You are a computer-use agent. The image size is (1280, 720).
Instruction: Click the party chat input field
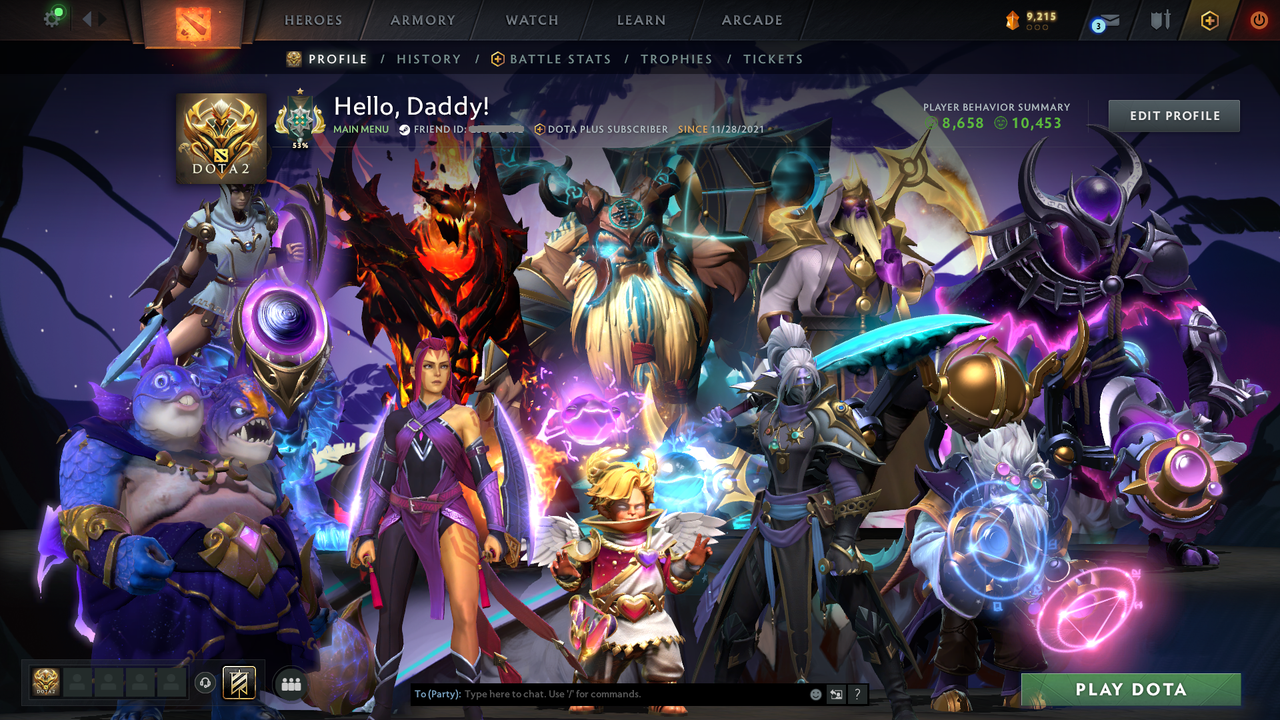point(600,693)
